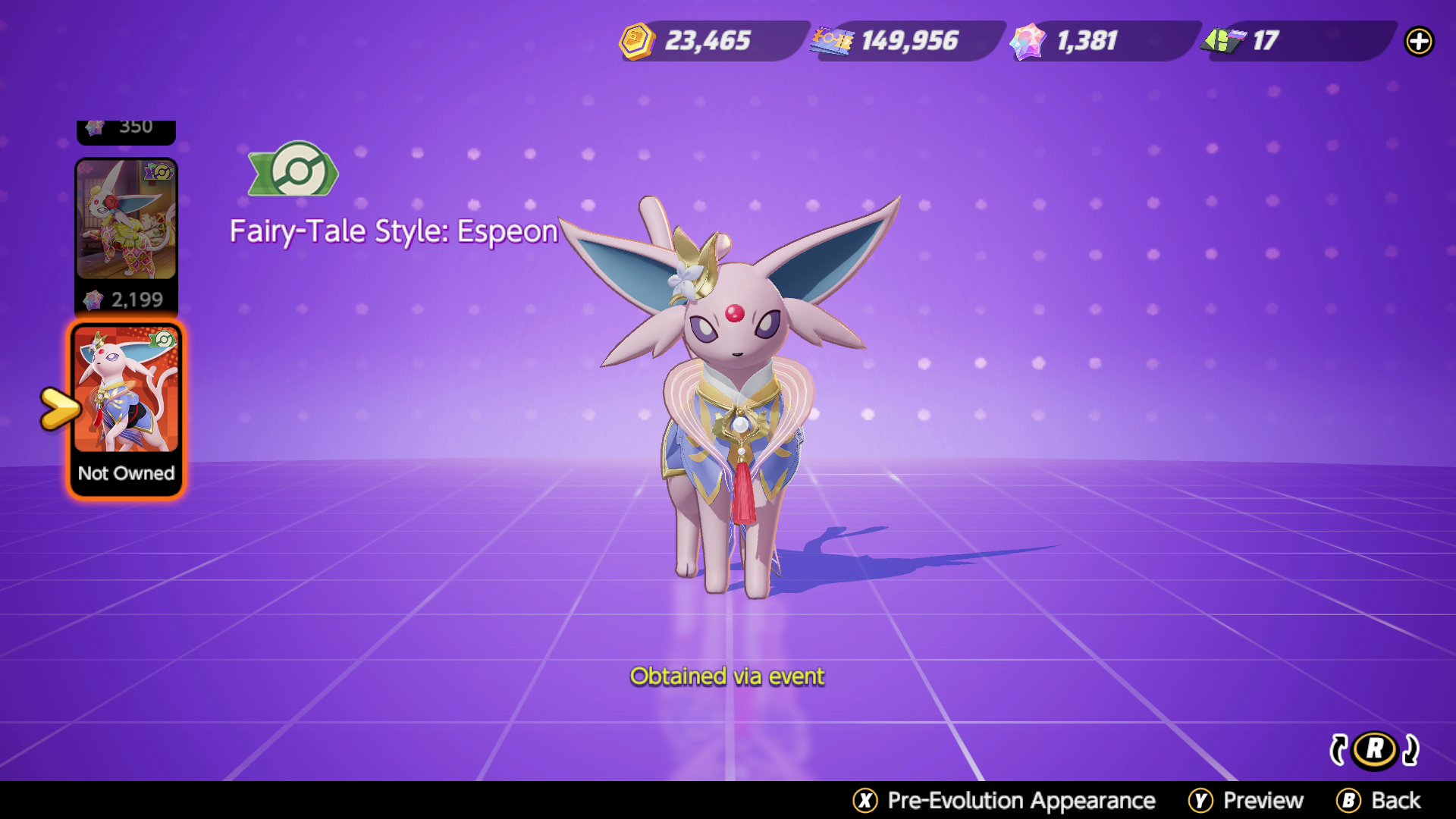This screenshot has height=819, width=1456.
Task: Choose the 2,199 gem Espeon holowear
Action: click(x=126, y=235)
